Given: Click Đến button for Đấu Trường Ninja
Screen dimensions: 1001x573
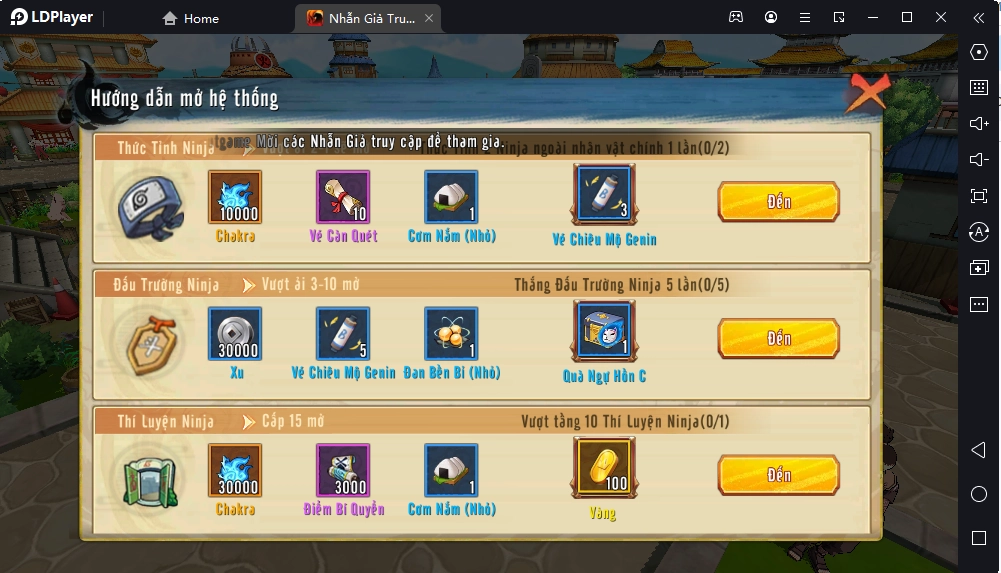Looking at the screenshot, I should coord(778,339).
